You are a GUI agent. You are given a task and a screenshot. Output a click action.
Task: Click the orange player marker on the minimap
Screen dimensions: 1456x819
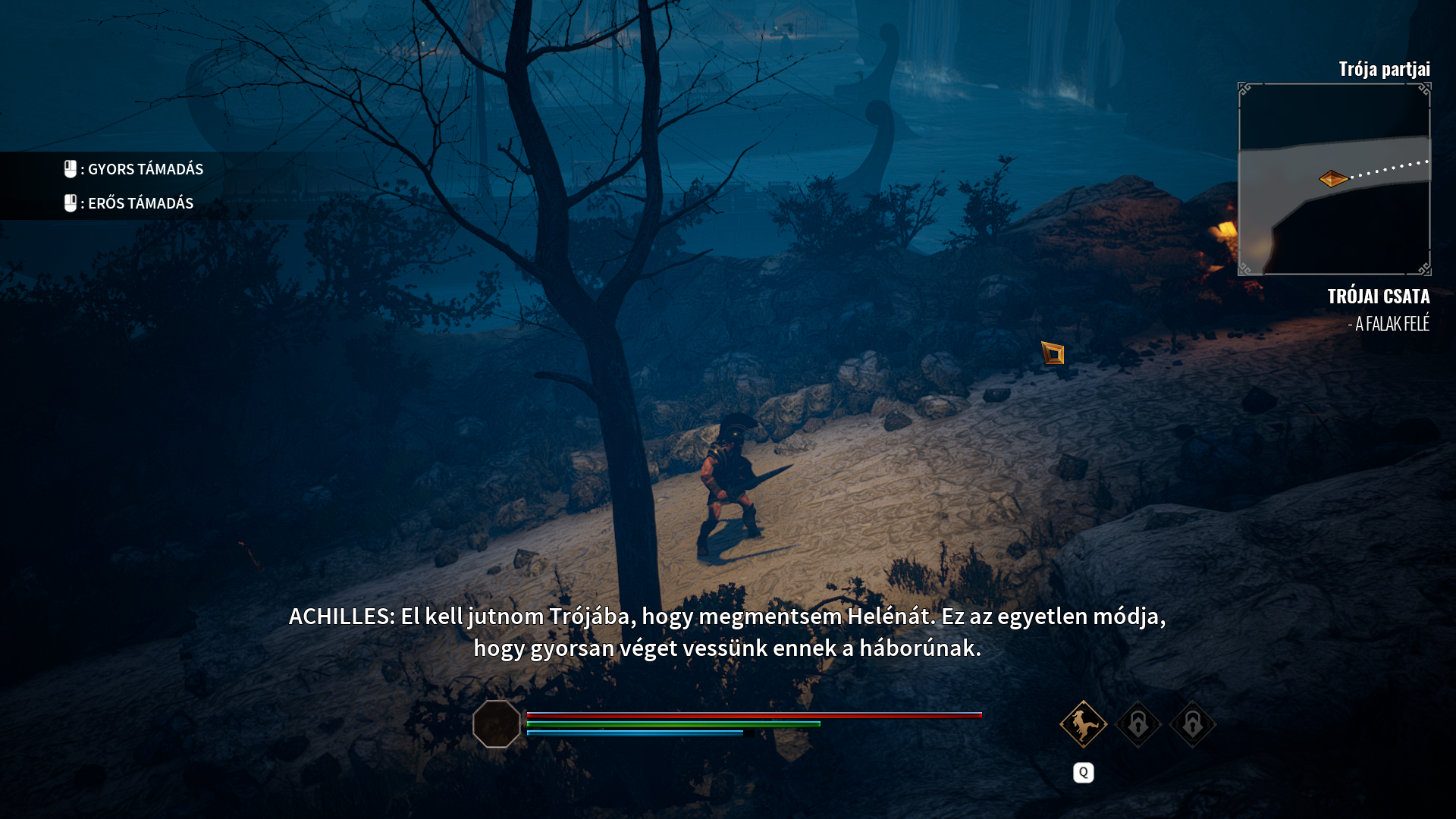click(x=1332, y=179)
